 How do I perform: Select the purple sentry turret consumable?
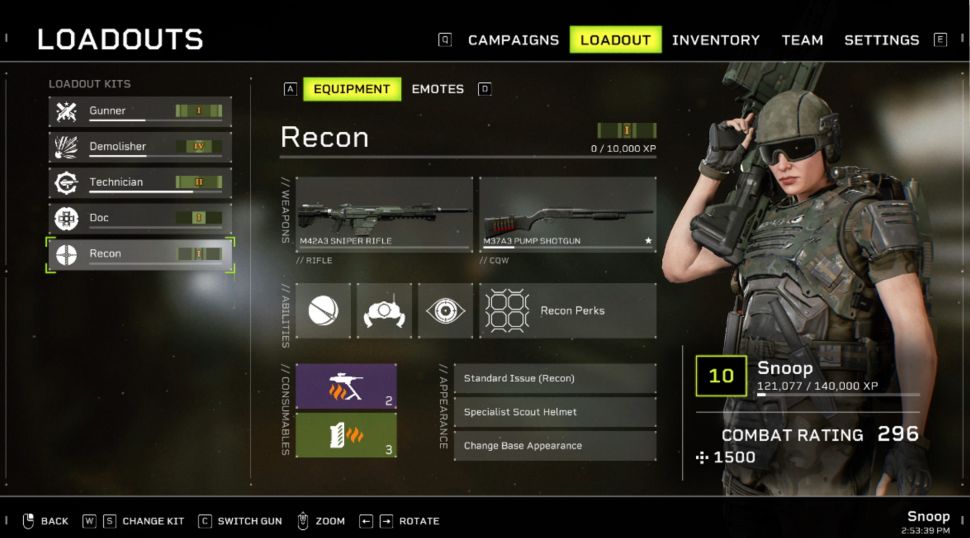click(346, 387)
